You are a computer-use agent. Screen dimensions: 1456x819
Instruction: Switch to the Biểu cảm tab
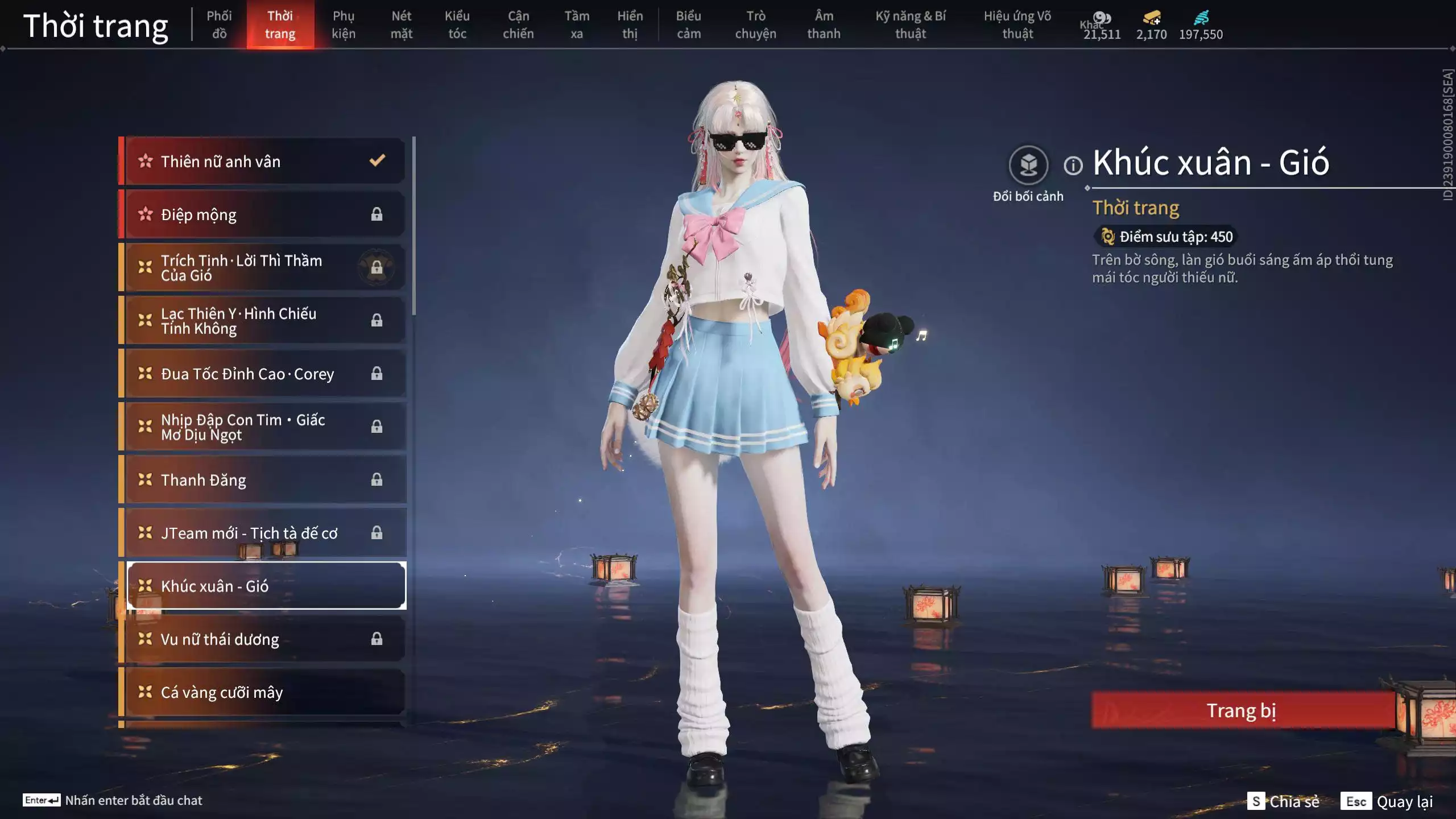[689, 25]
